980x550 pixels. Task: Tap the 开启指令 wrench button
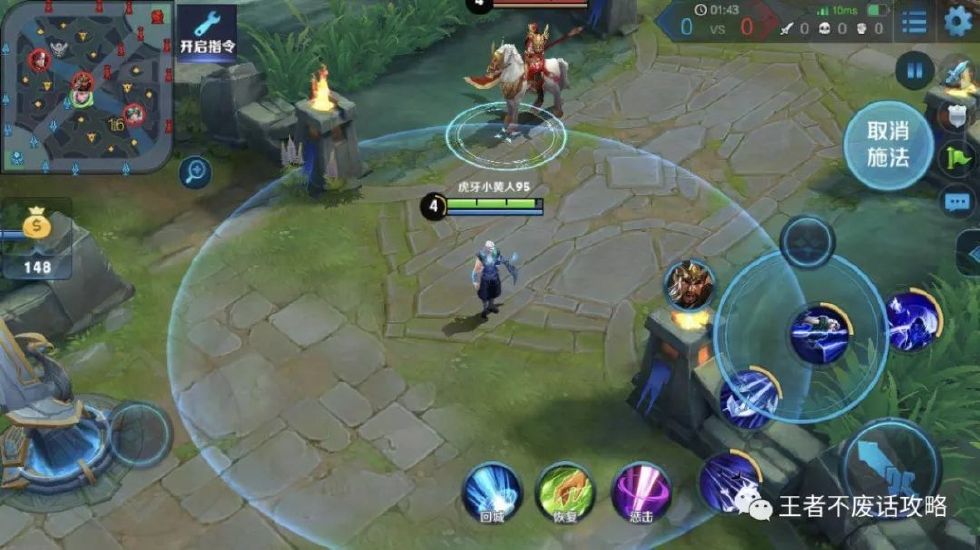click(x=207, y=34)
